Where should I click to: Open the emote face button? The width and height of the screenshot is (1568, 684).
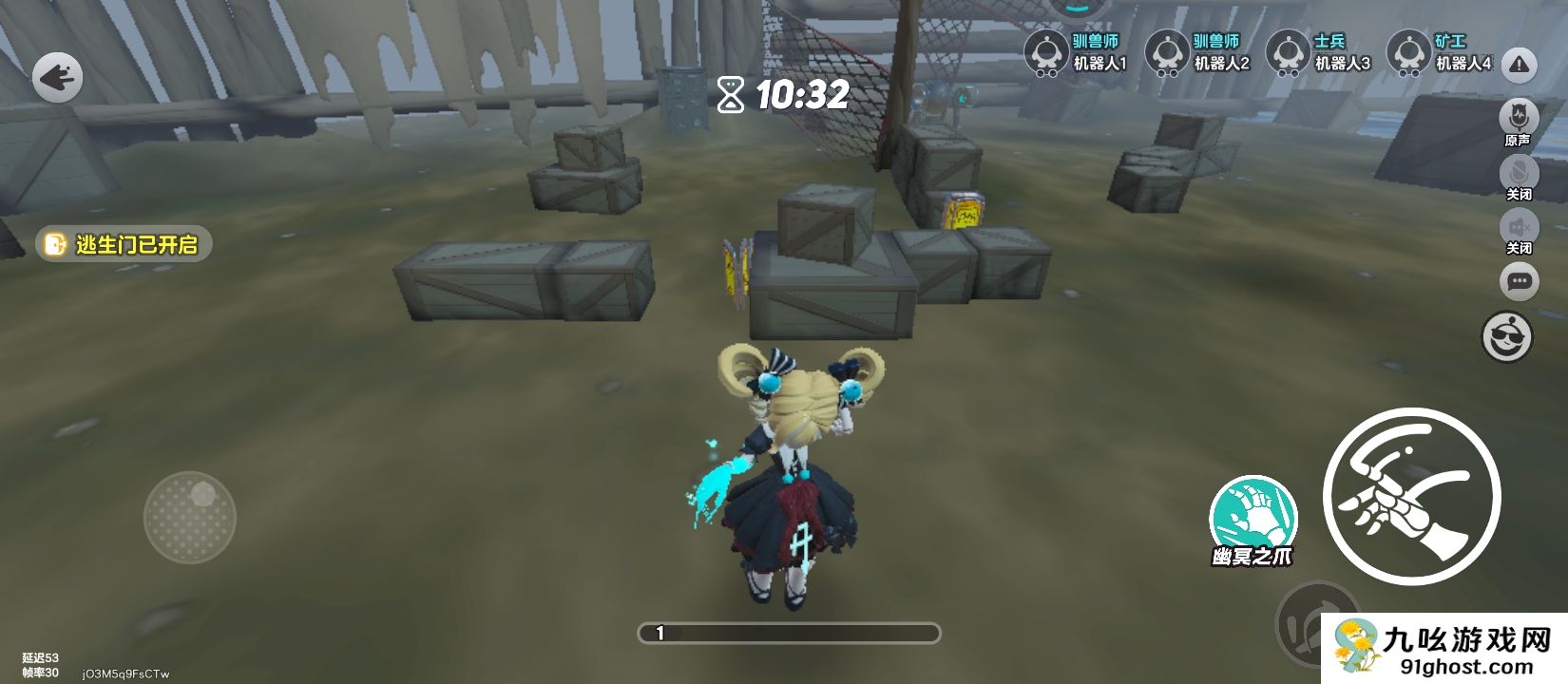(x=1507, y=336)
